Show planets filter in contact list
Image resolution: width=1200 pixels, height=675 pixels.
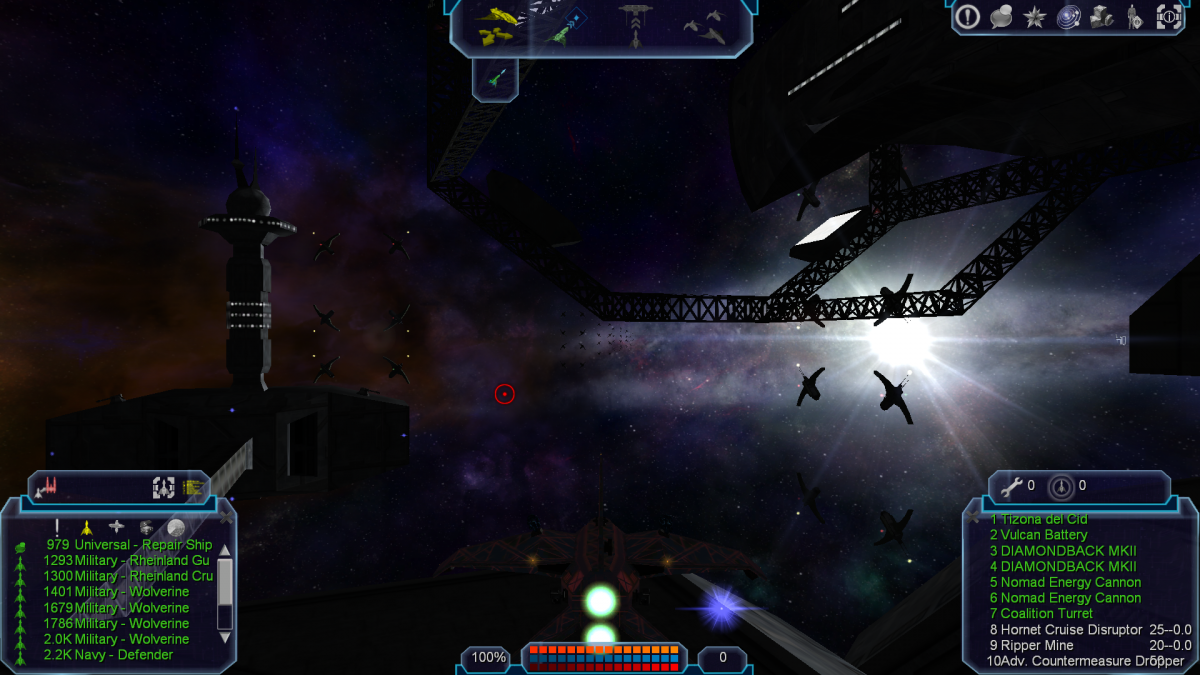point(176,527)
